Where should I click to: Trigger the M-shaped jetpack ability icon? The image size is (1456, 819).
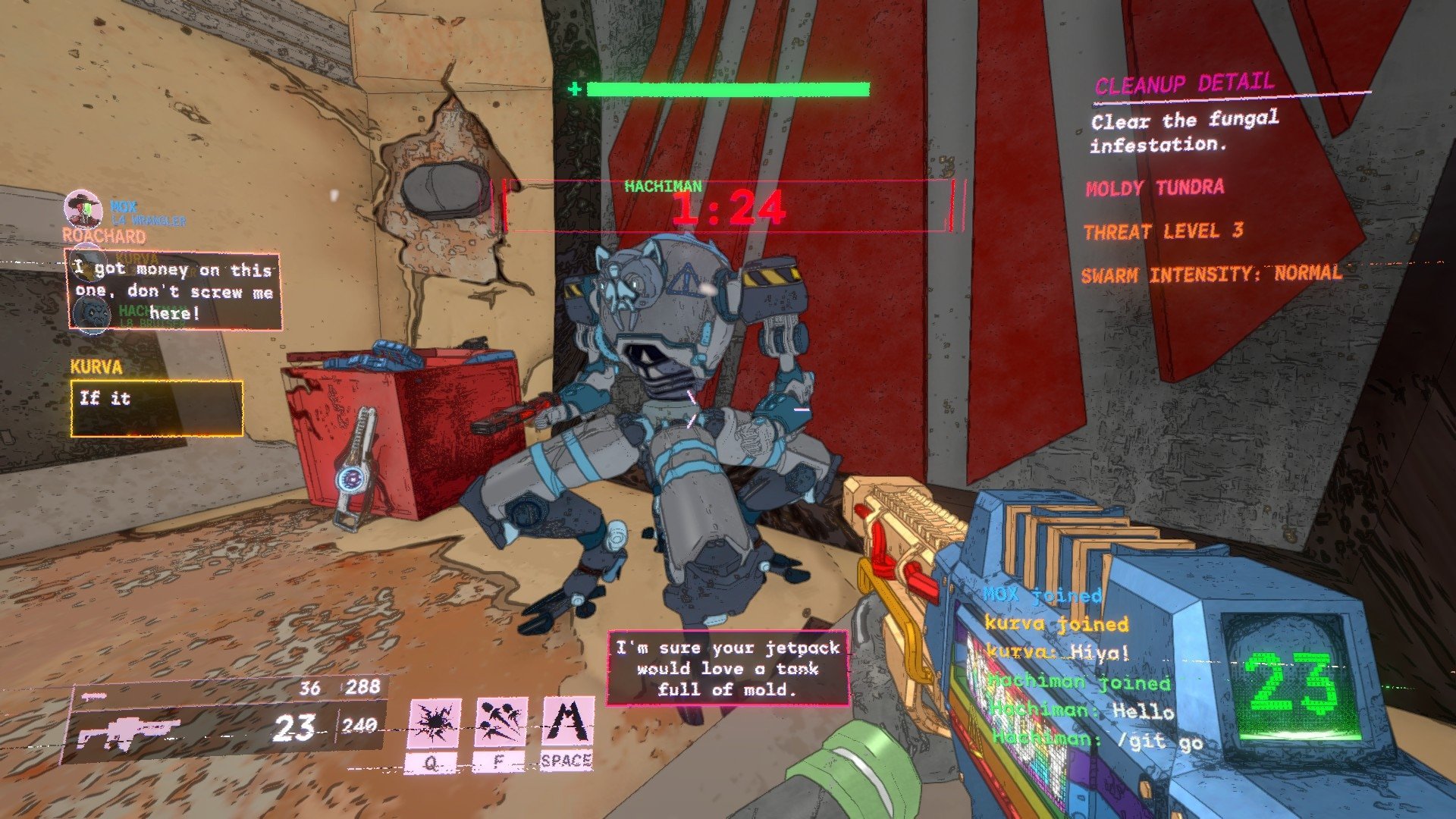coord(568,722)
